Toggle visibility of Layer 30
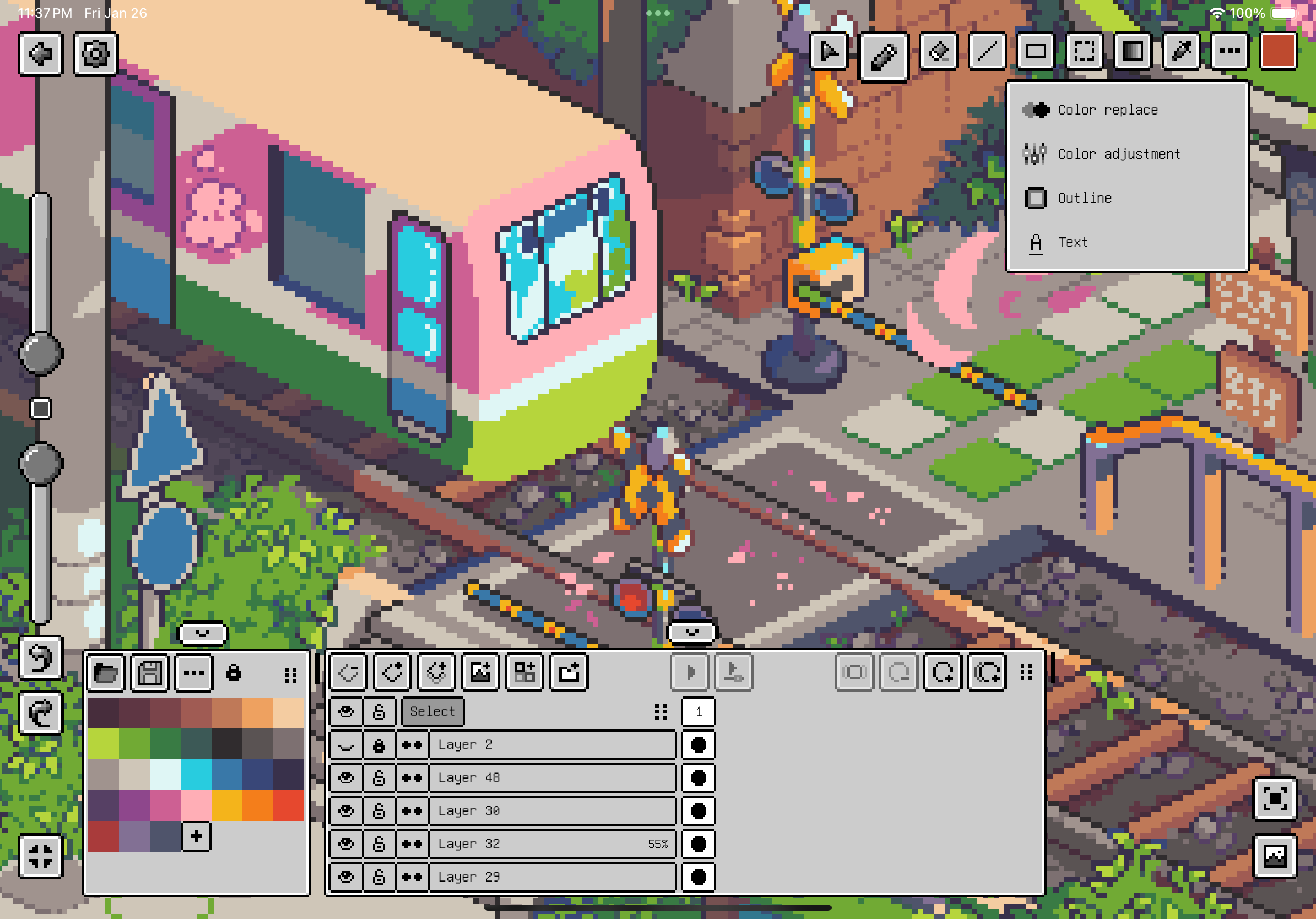 346,810
